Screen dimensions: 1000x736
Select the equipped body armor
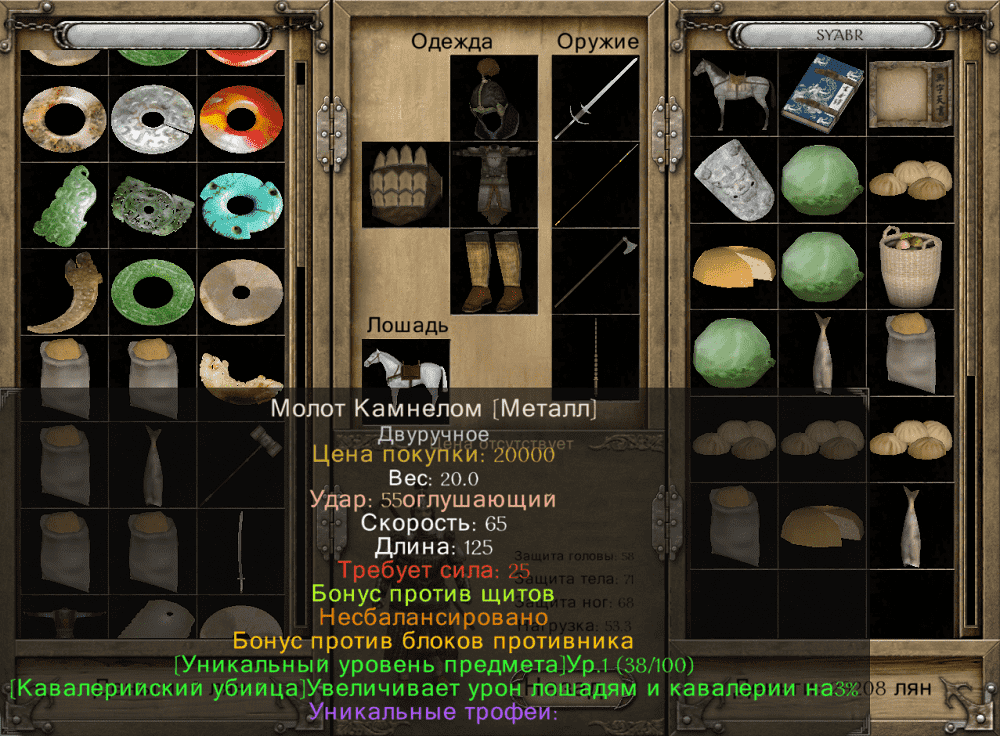tap(493, 184)
